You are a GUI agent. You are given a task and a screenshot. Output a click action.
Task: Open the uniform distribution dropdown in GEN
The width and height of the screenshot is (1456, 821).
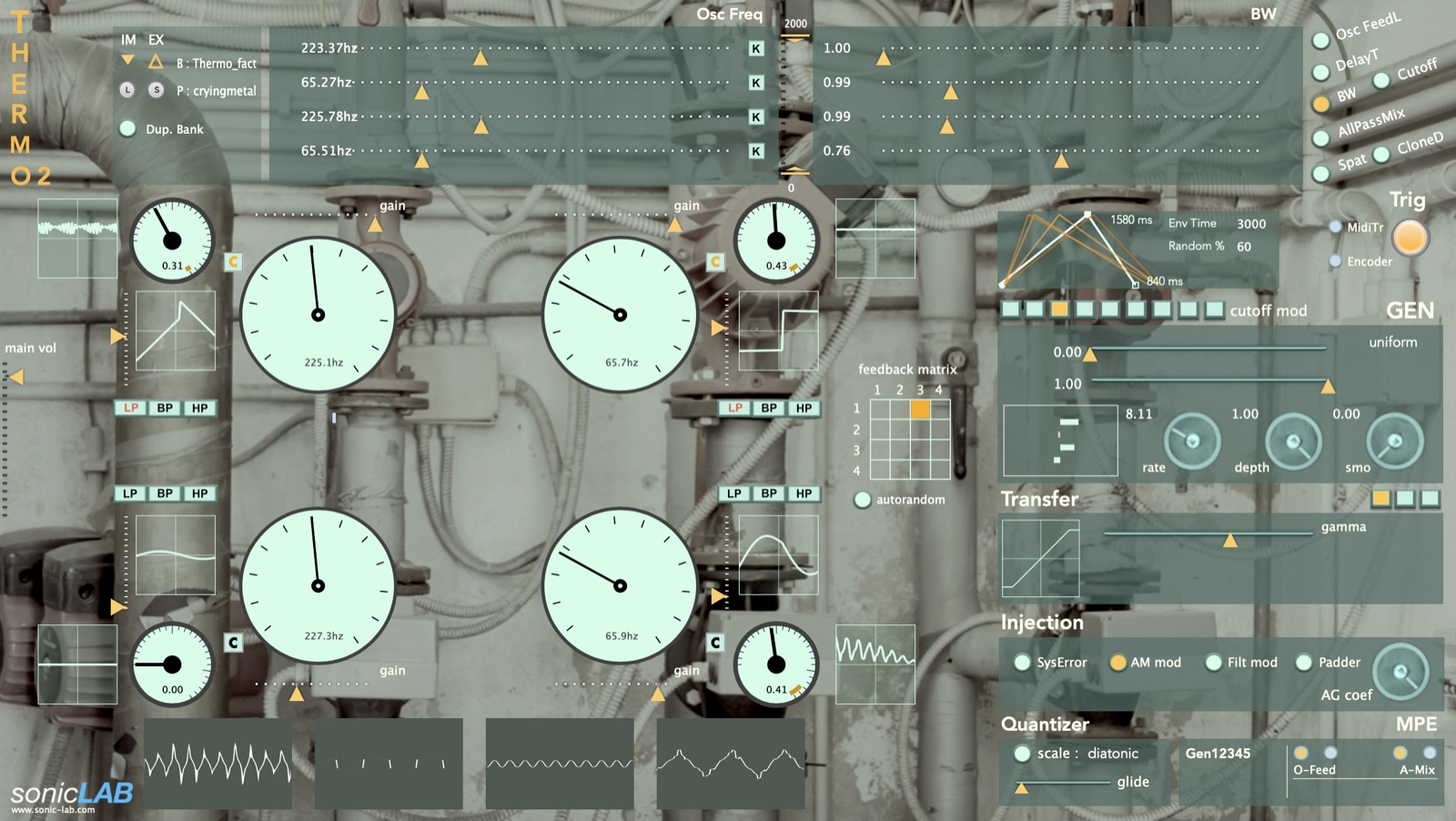[x=1394, y=341]
